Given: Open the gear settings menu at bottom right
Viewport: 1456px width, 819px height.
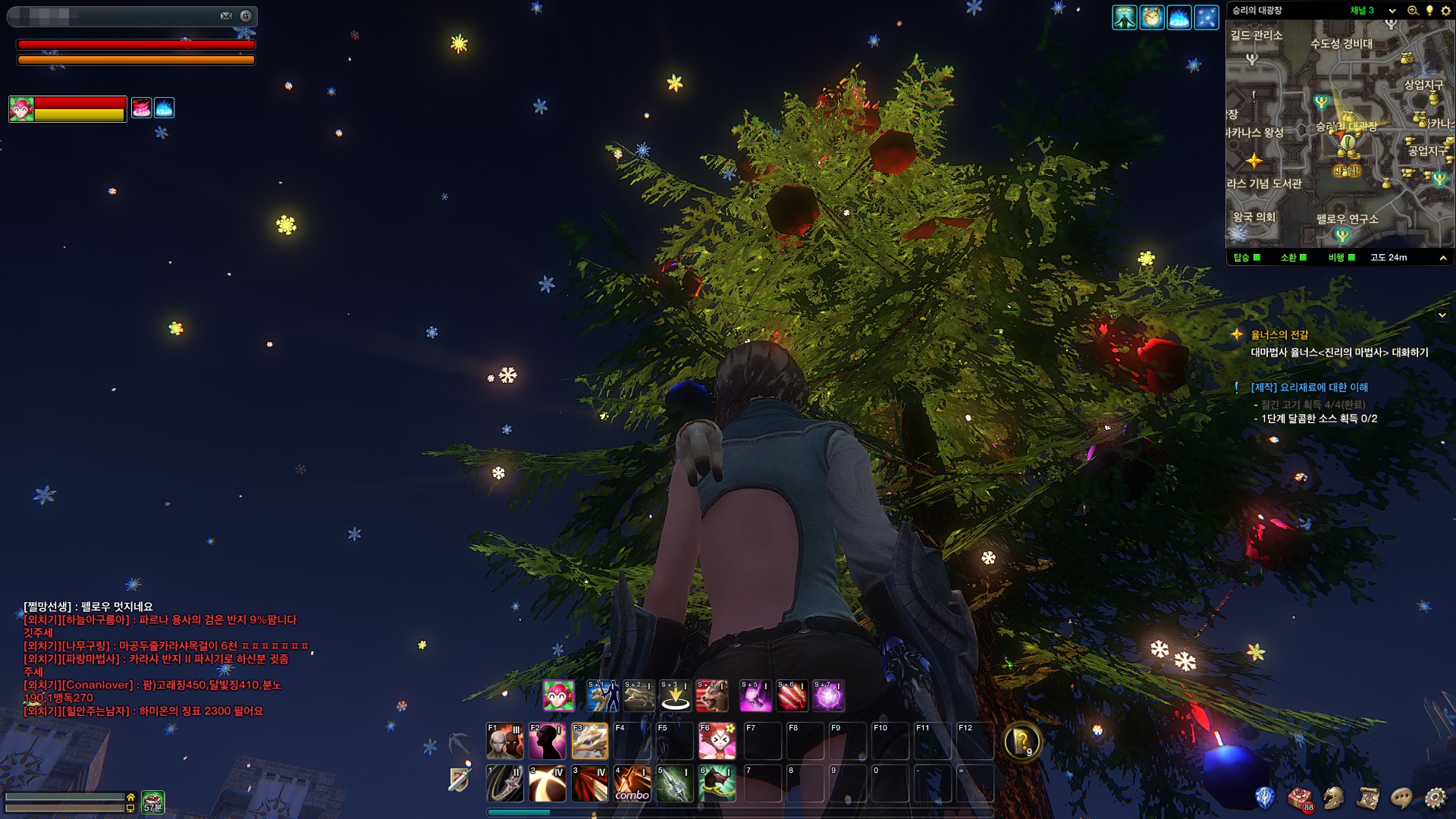Looking at the screenshot, I should tap(1435, 798).
